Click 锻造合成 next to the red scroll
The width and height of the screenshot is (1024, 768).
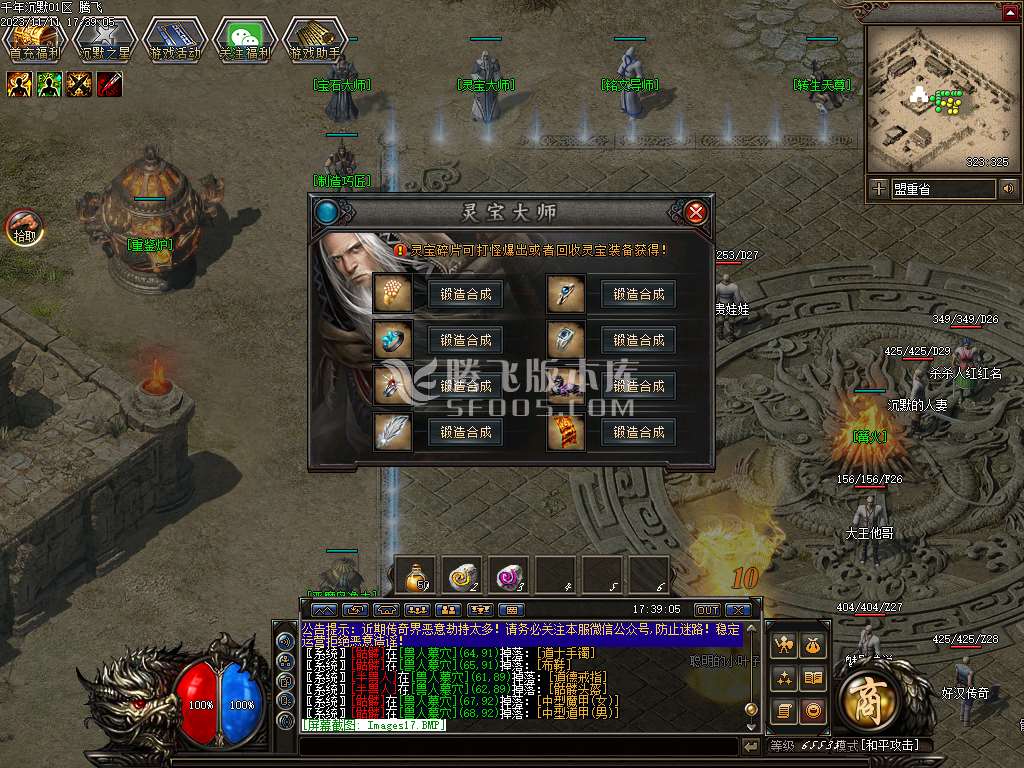[639, 432]
